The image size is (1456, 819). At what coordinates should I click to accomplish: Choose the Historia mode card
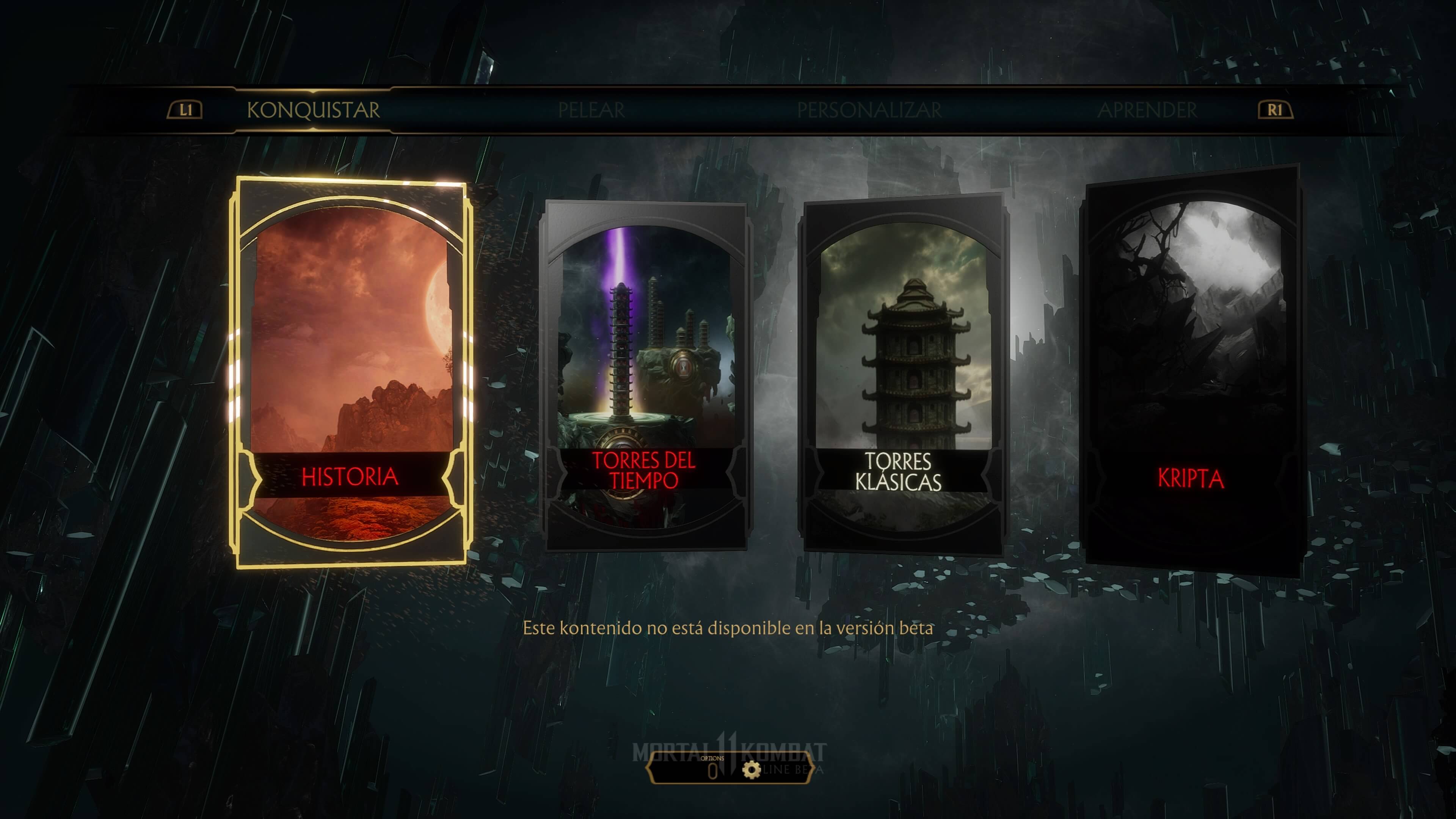[350, 373]
